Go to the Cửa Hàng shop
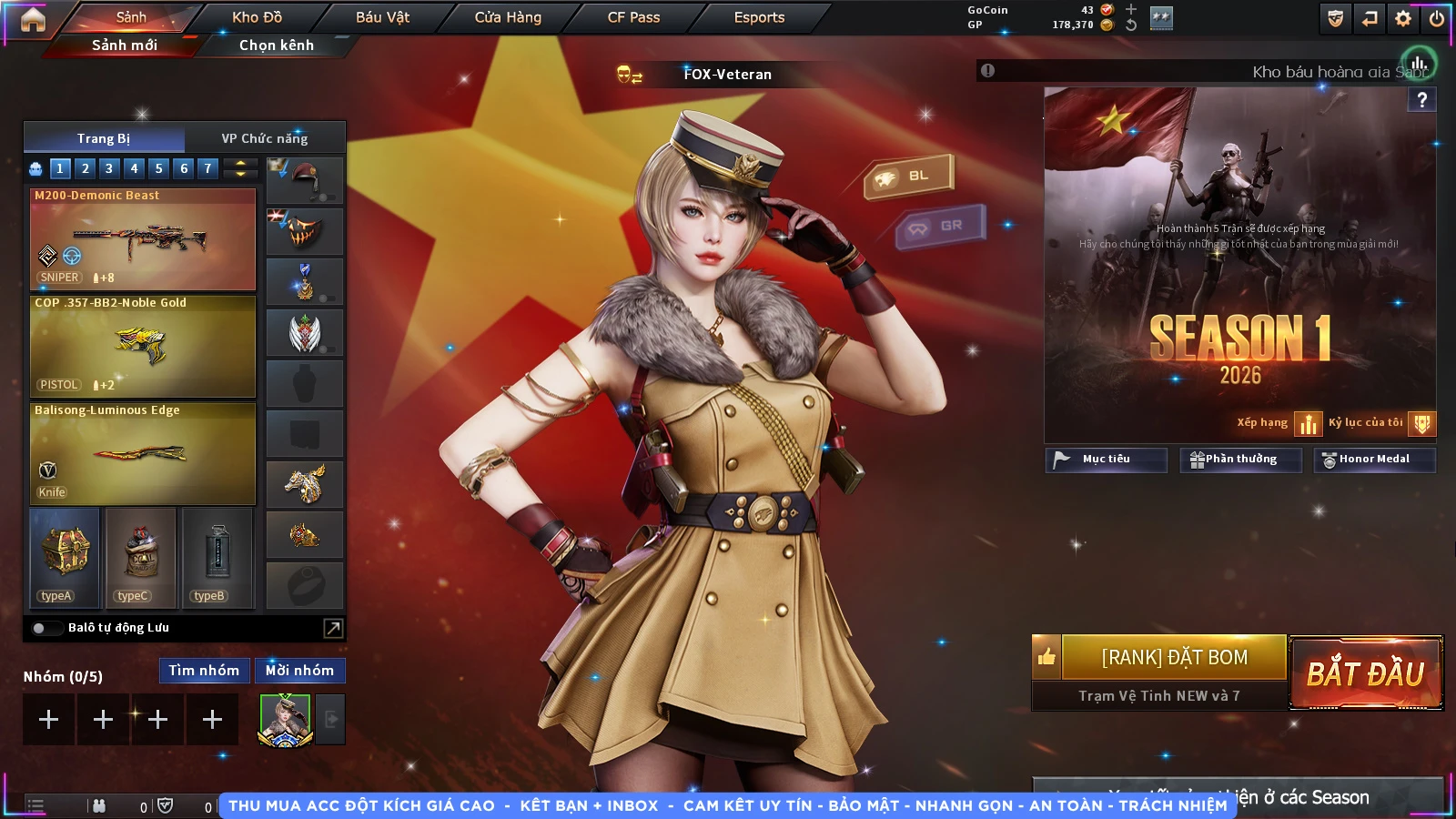This screenshot has height=819, width=1456. point(508,17)
